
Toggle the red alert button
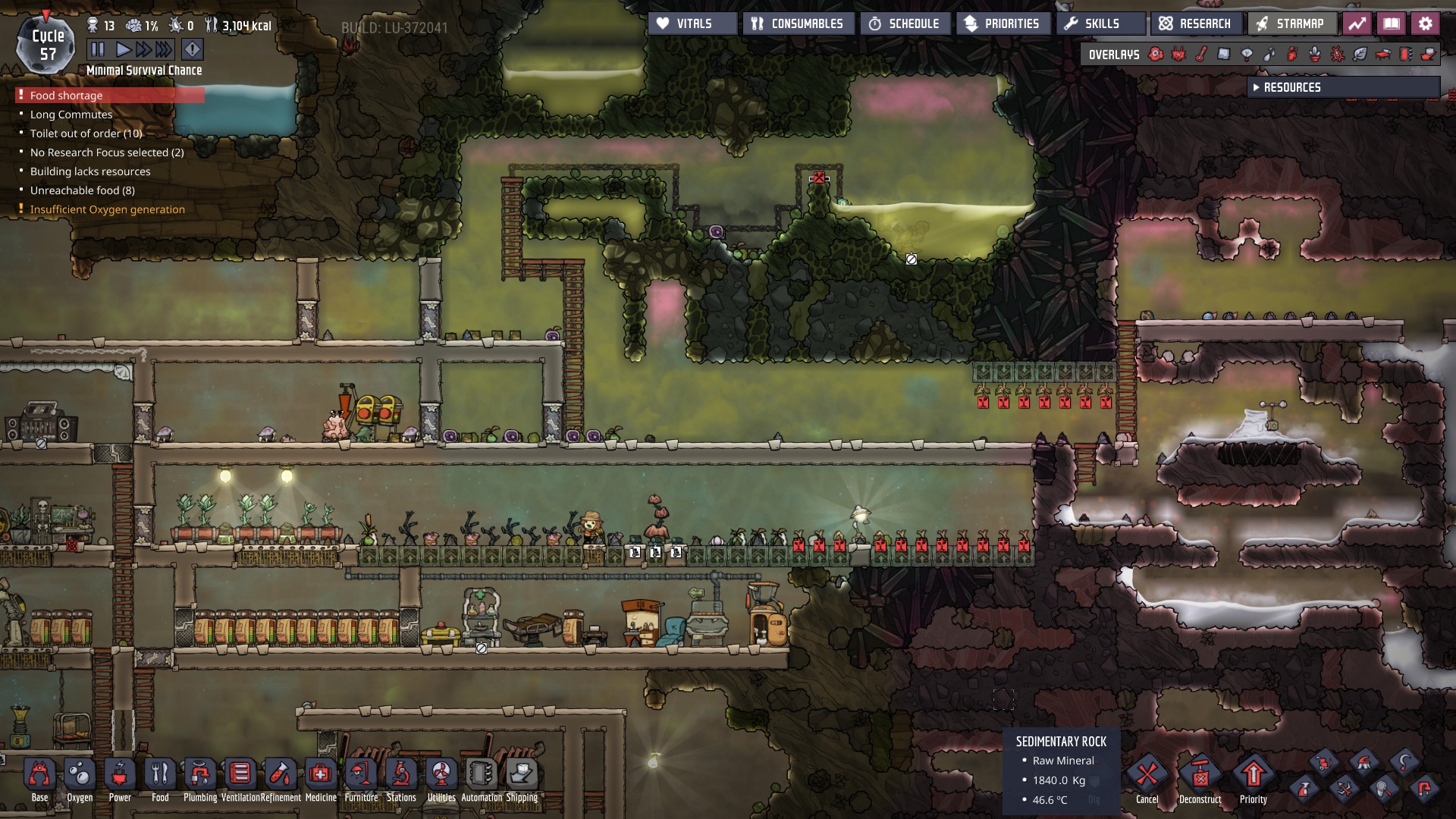193,50
